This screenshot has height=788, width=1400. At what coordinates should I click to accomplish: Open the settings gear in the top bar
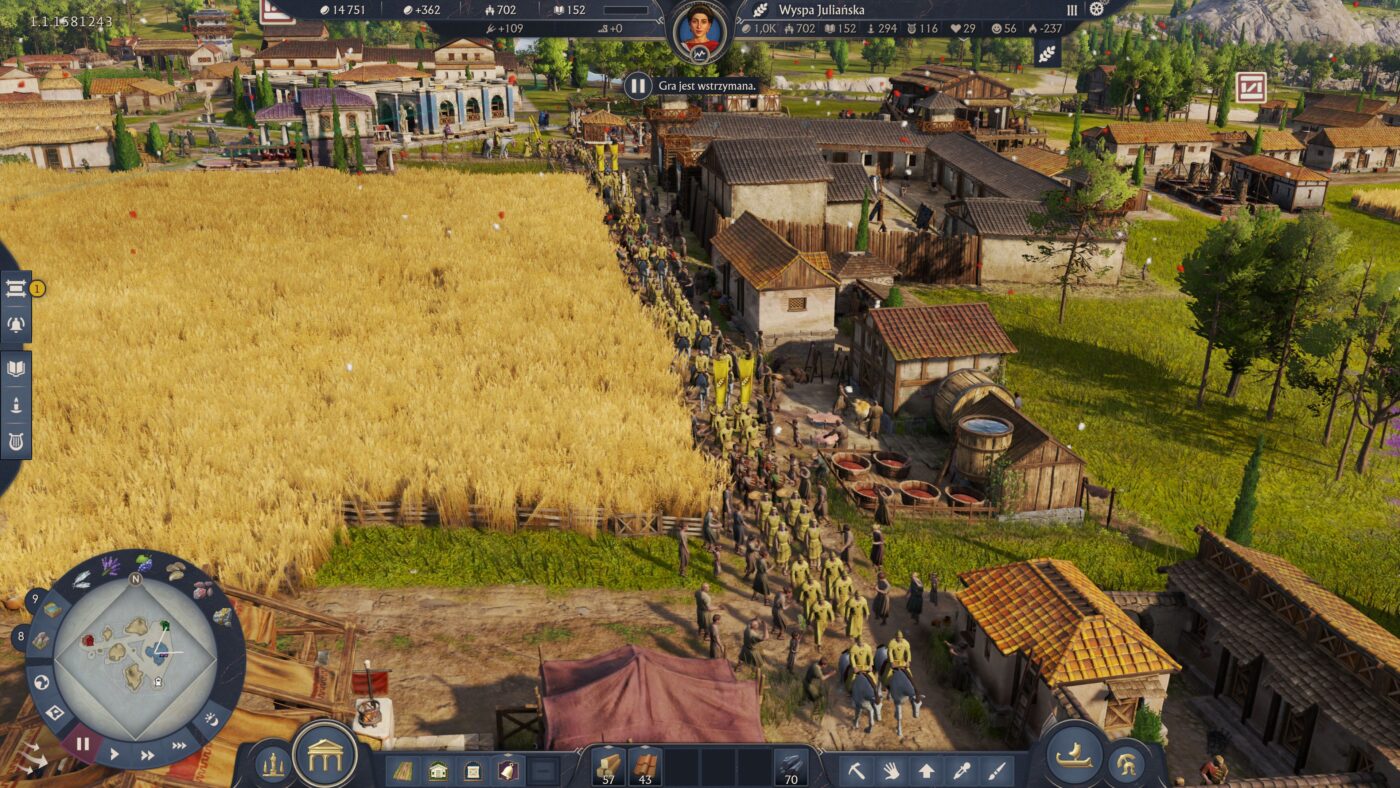coord(1096,9)
